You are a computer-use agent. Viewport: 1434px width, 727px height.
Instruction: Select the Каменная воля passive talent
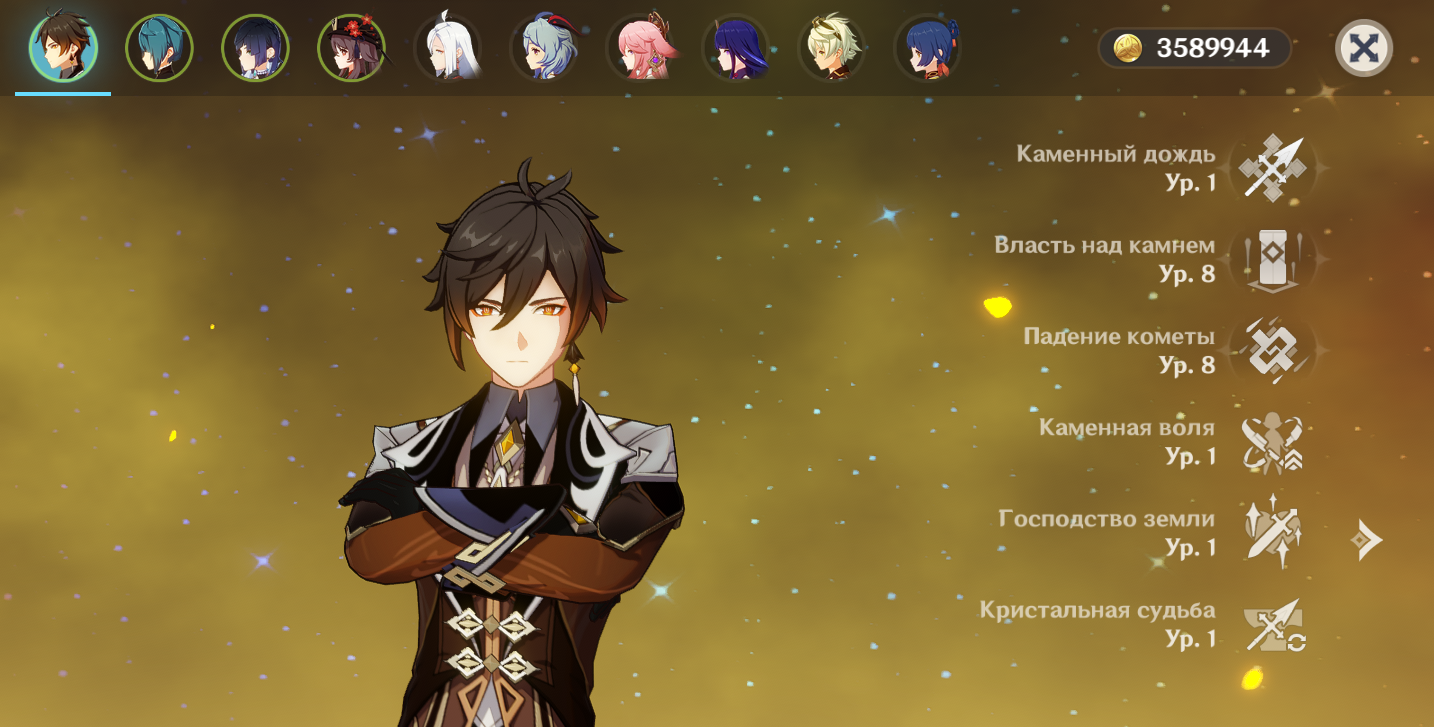(1272, 442)
